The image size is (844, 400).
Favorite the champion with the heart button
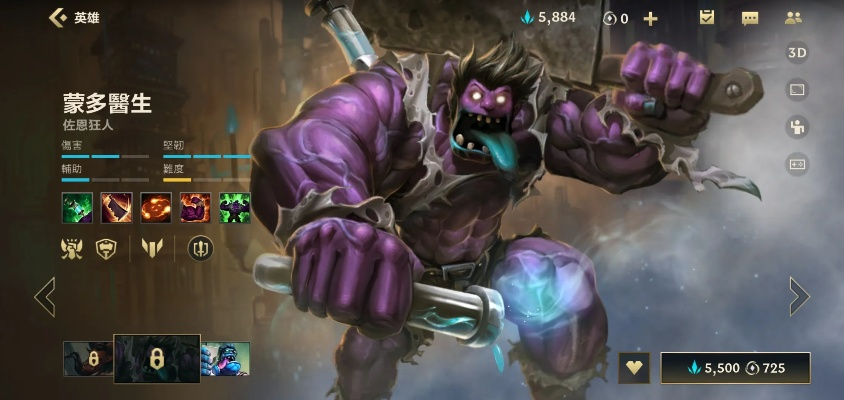(x=634, y=368)
